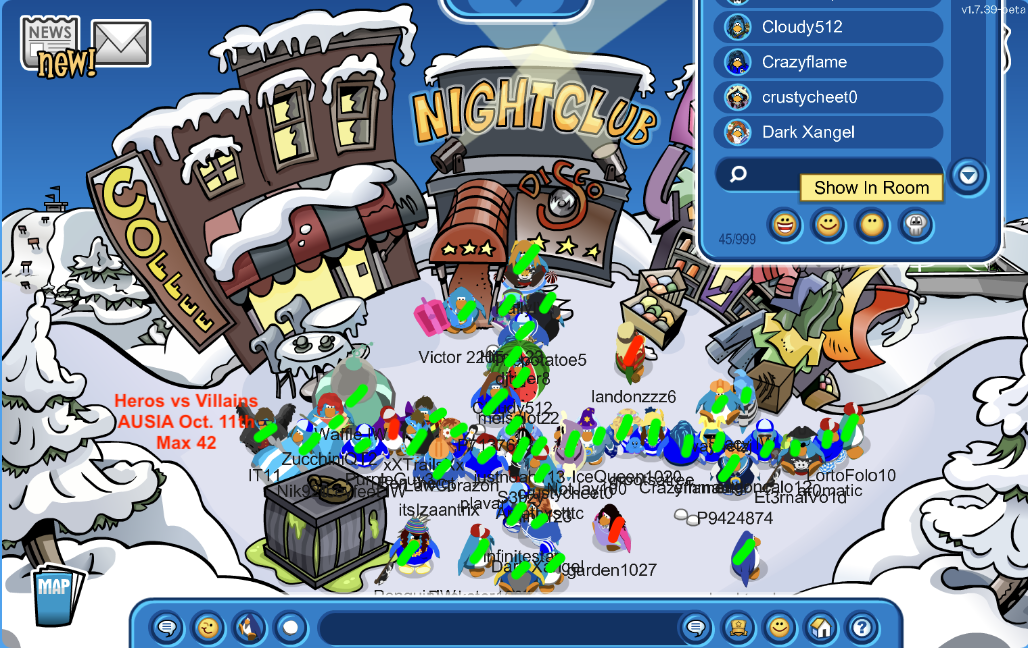
Task: Open the penguin actions button
Action: pyautogui.click(x=249, y=628)
